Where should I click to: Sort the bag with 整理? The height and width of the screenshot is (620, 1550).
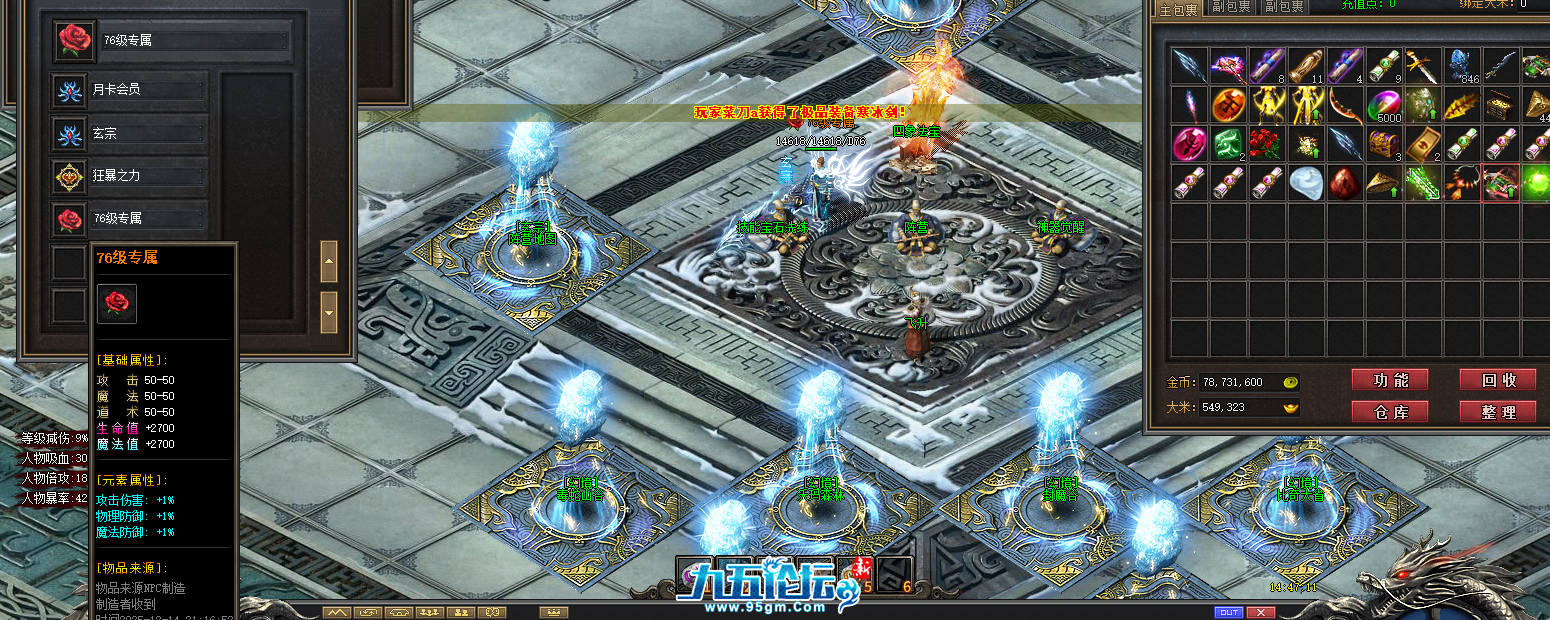(x=1497, y=411)
